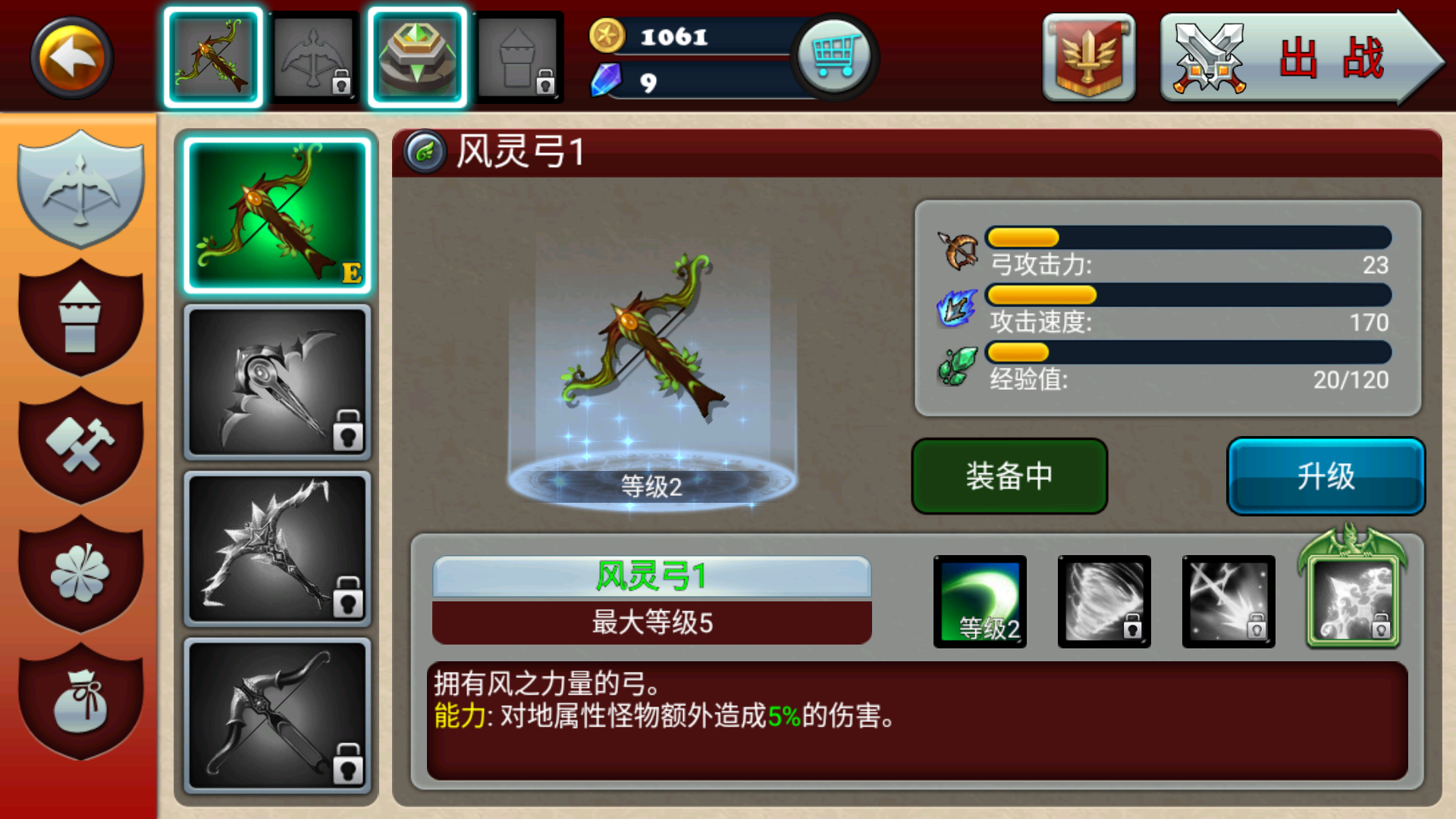1456x819 pixels.
Task: Open the bow category shield in sidebar
Action: tap(81, 190)
